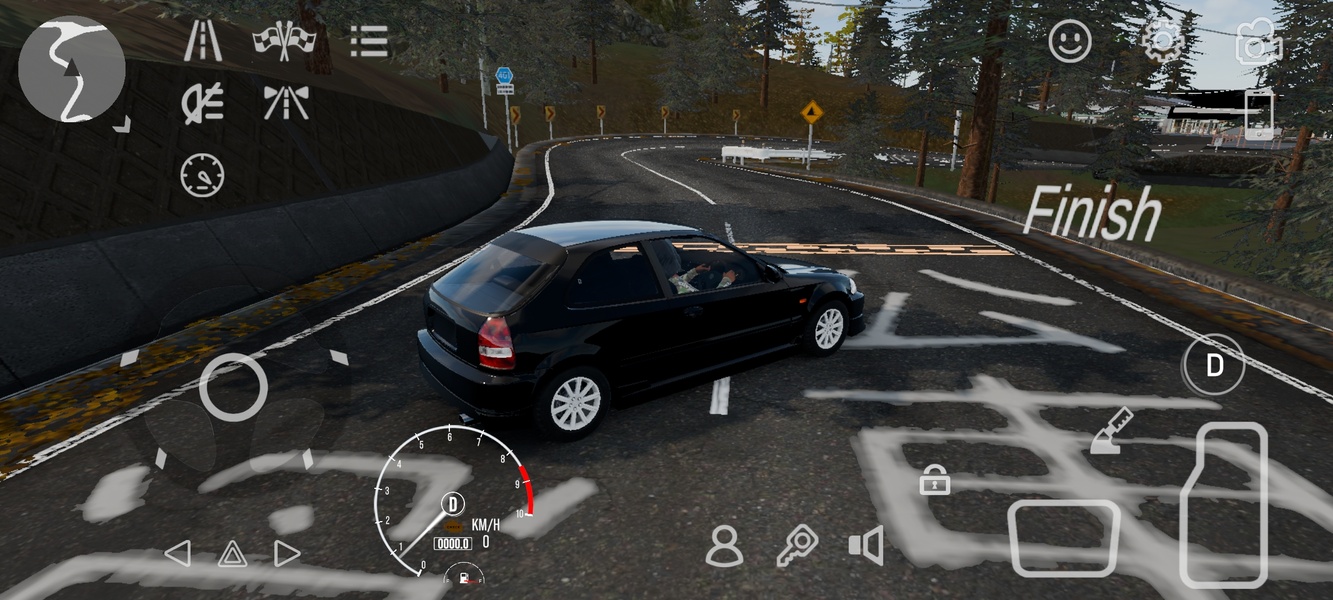Open the gear settings menu

(x=1163, y=42)
